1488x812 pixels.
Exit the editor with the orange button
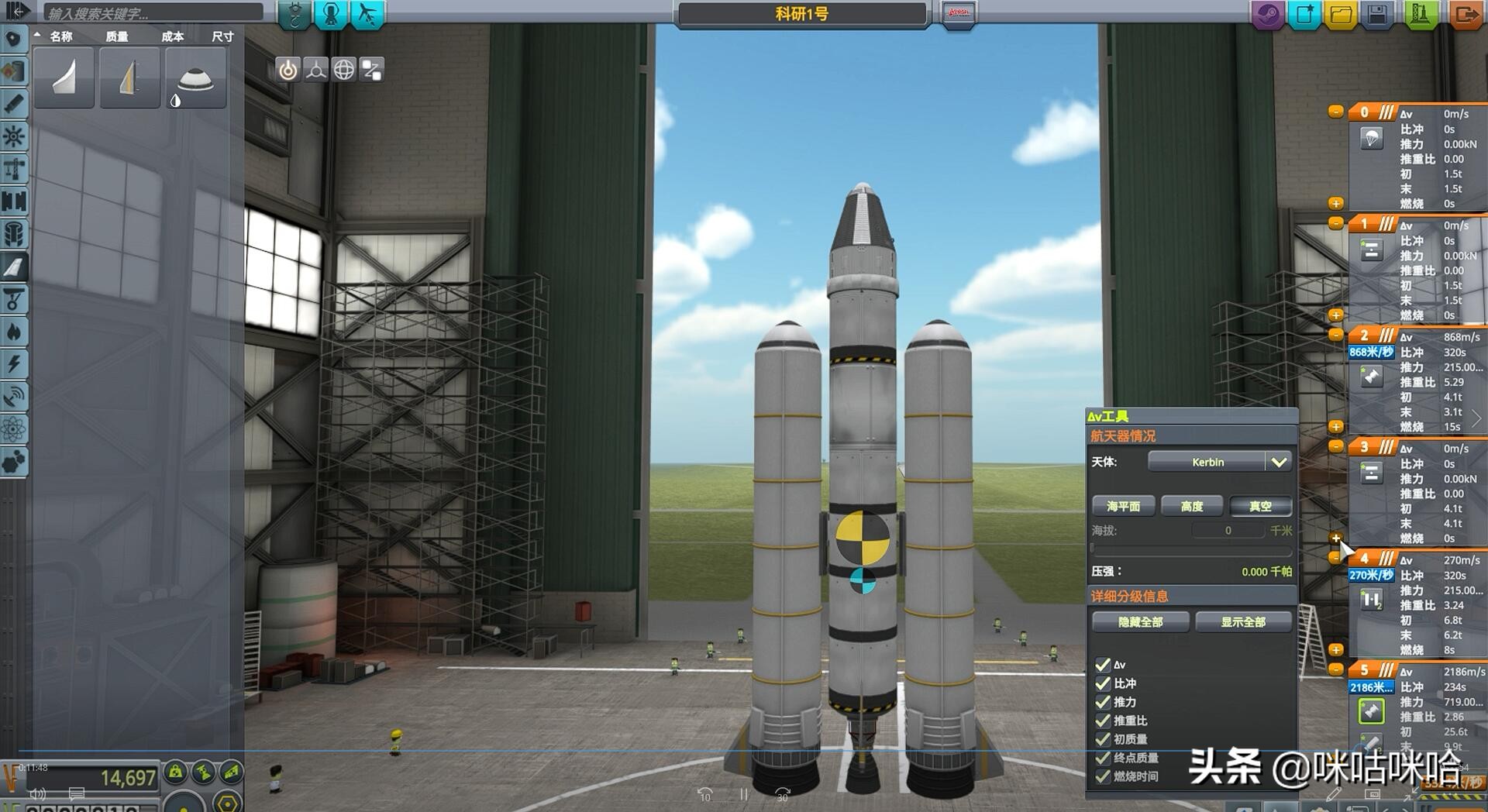pos(1465,14)
